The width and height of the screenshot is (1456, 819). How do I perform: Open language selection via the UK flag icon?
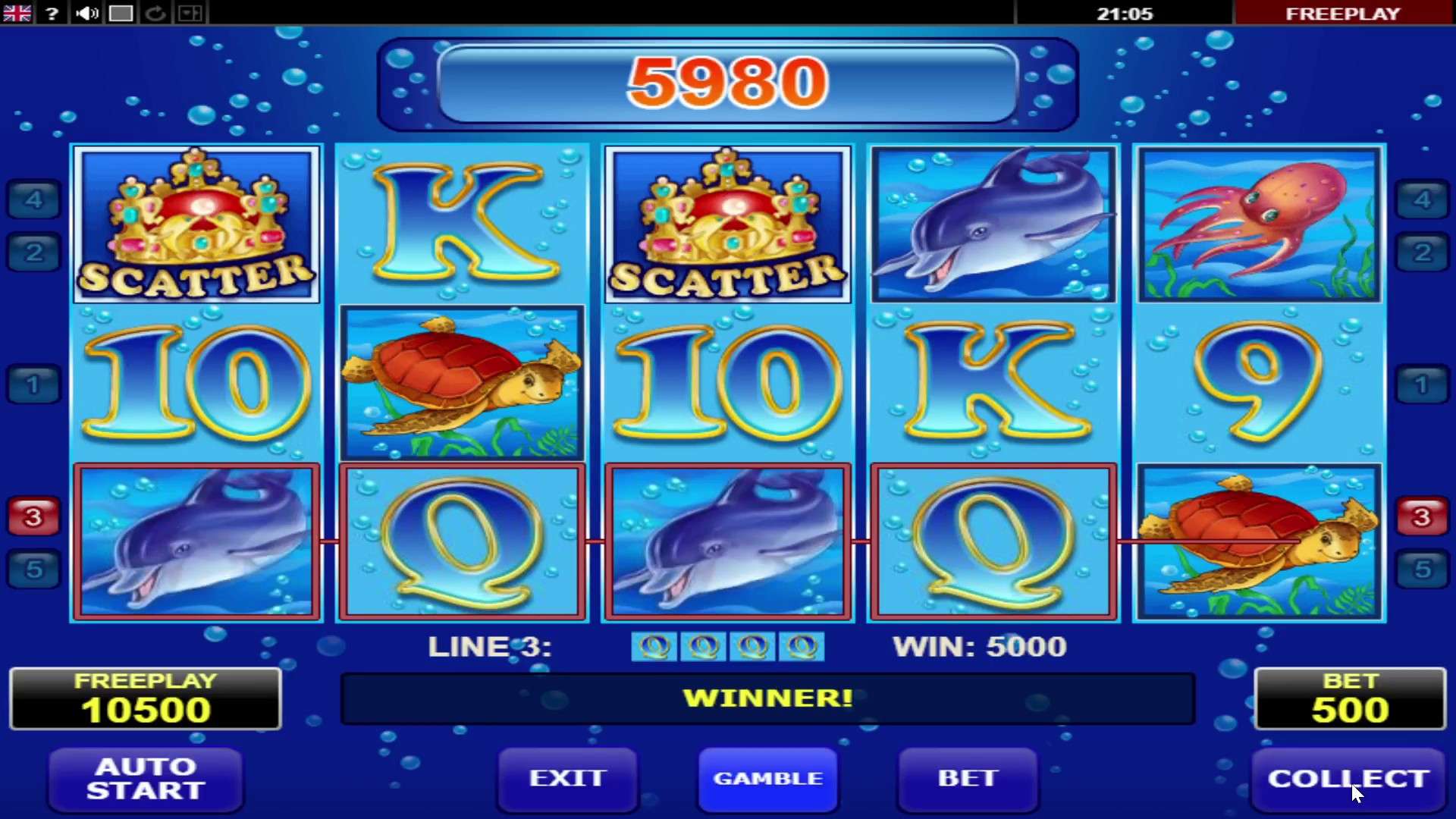click(x=16, y=13)
